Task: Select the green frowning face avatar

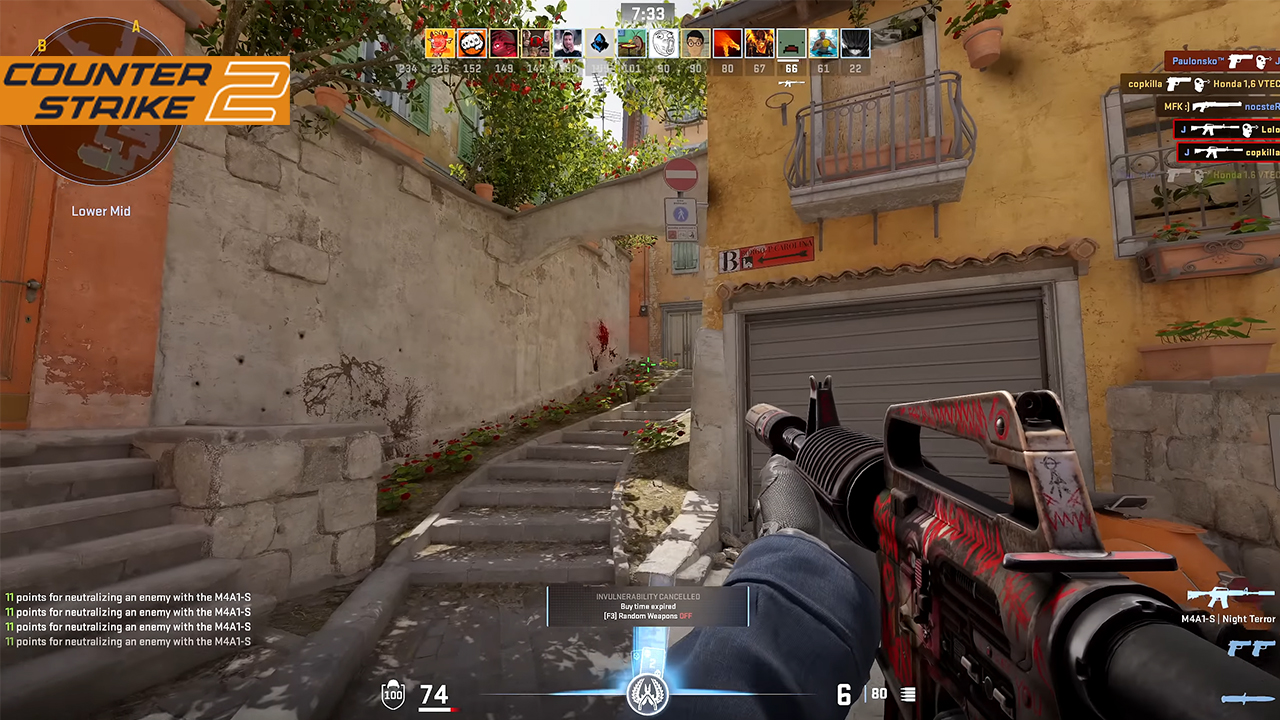Action: pyautogui.click(x=791, y=43)
